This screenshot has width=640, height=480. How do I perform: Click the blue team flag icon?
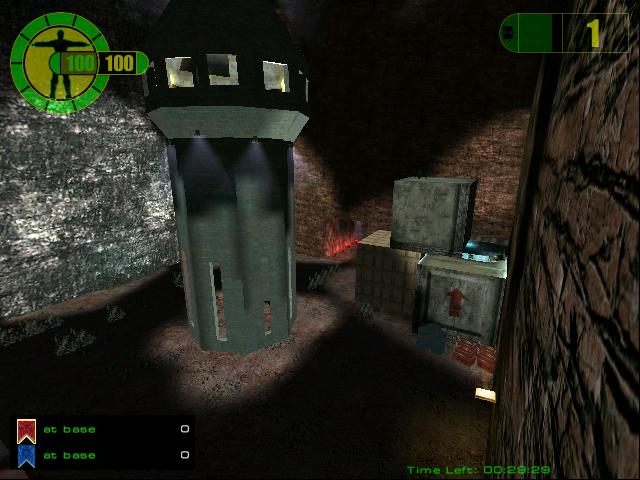point(26,456)
